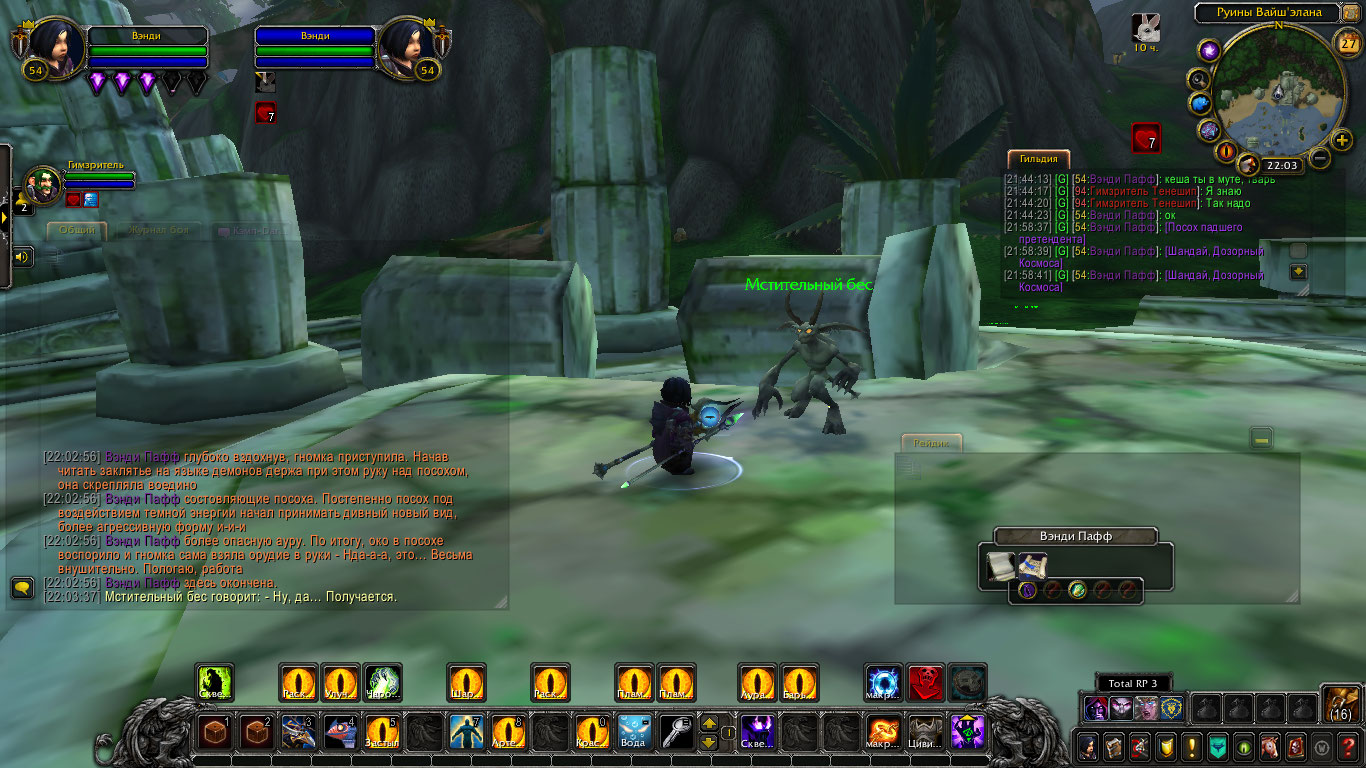
Task: Open the main backpack showing 16 free slots
Action: [1339, 703]
